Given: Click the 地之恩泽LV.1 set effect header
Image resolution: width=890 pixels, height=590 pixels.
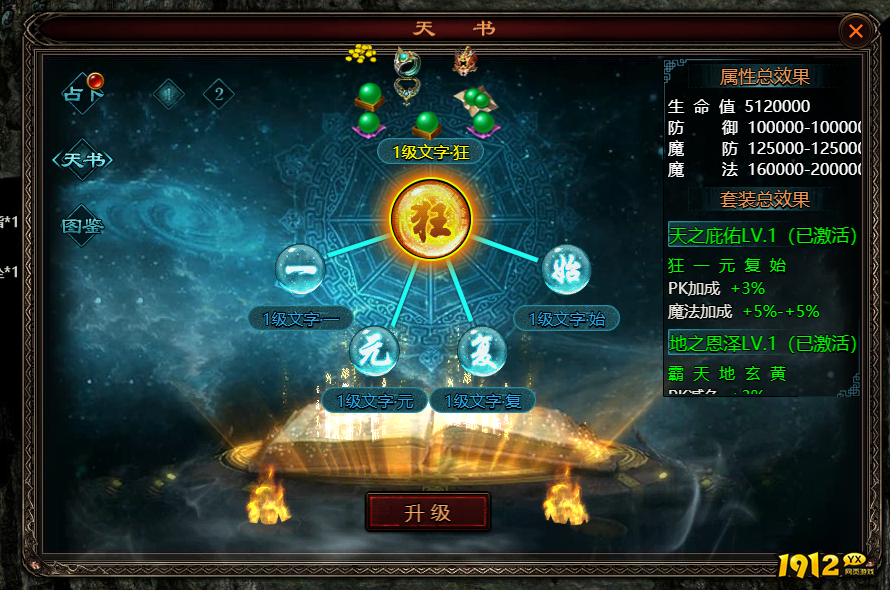Looking at the screenshot, I should pyautogui.click(x=762, y=344).
